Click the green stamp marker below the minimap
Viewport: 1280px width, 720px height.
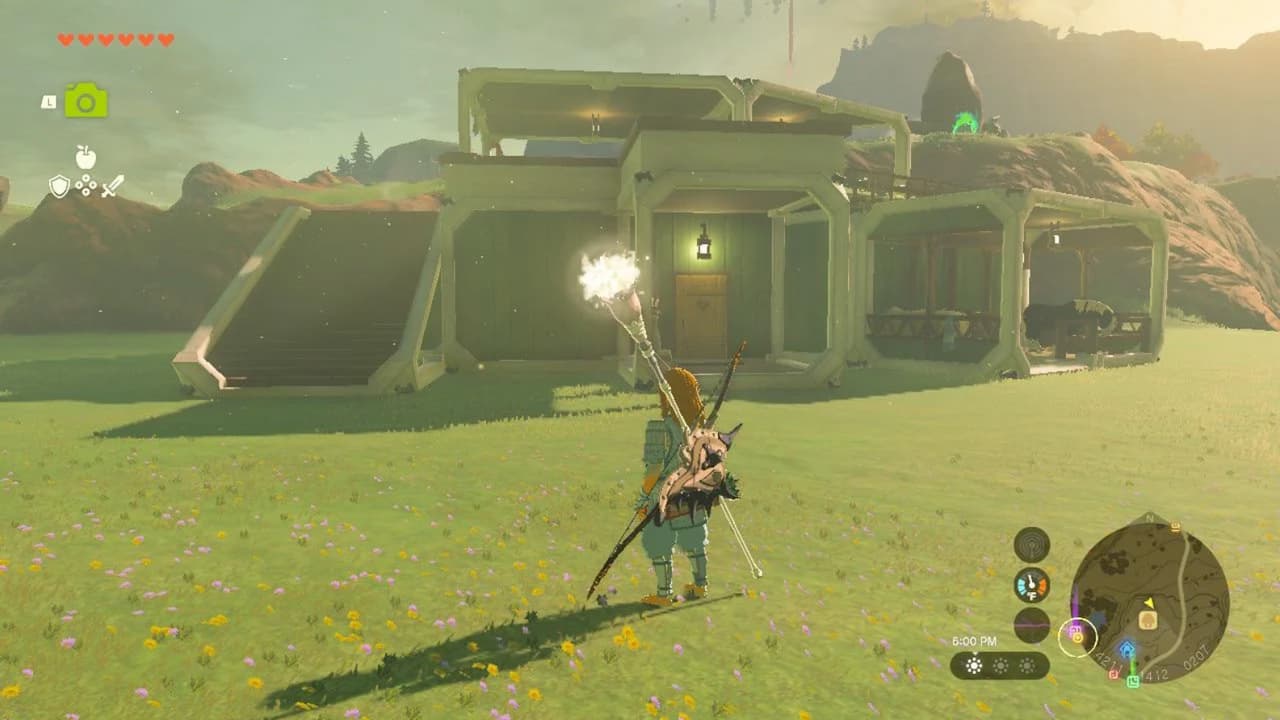pyautogui.click(x=1133, y=680)
